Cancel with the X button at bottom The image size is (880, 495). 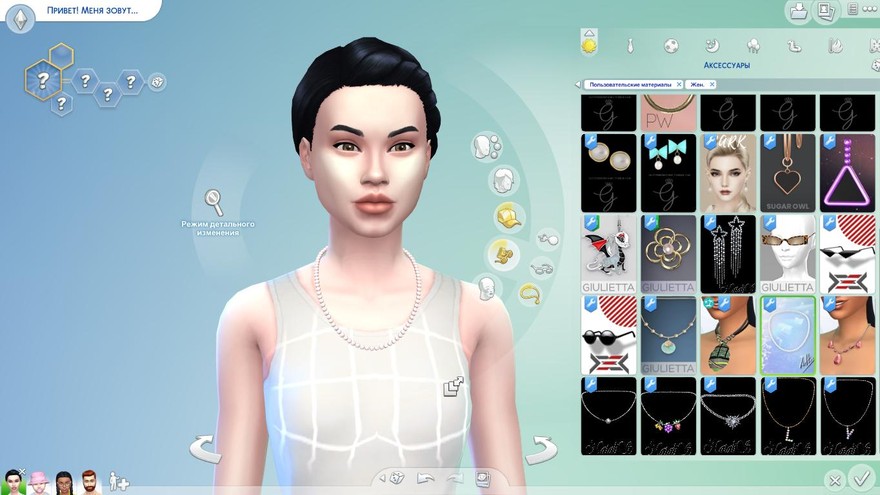pos(834,481)
